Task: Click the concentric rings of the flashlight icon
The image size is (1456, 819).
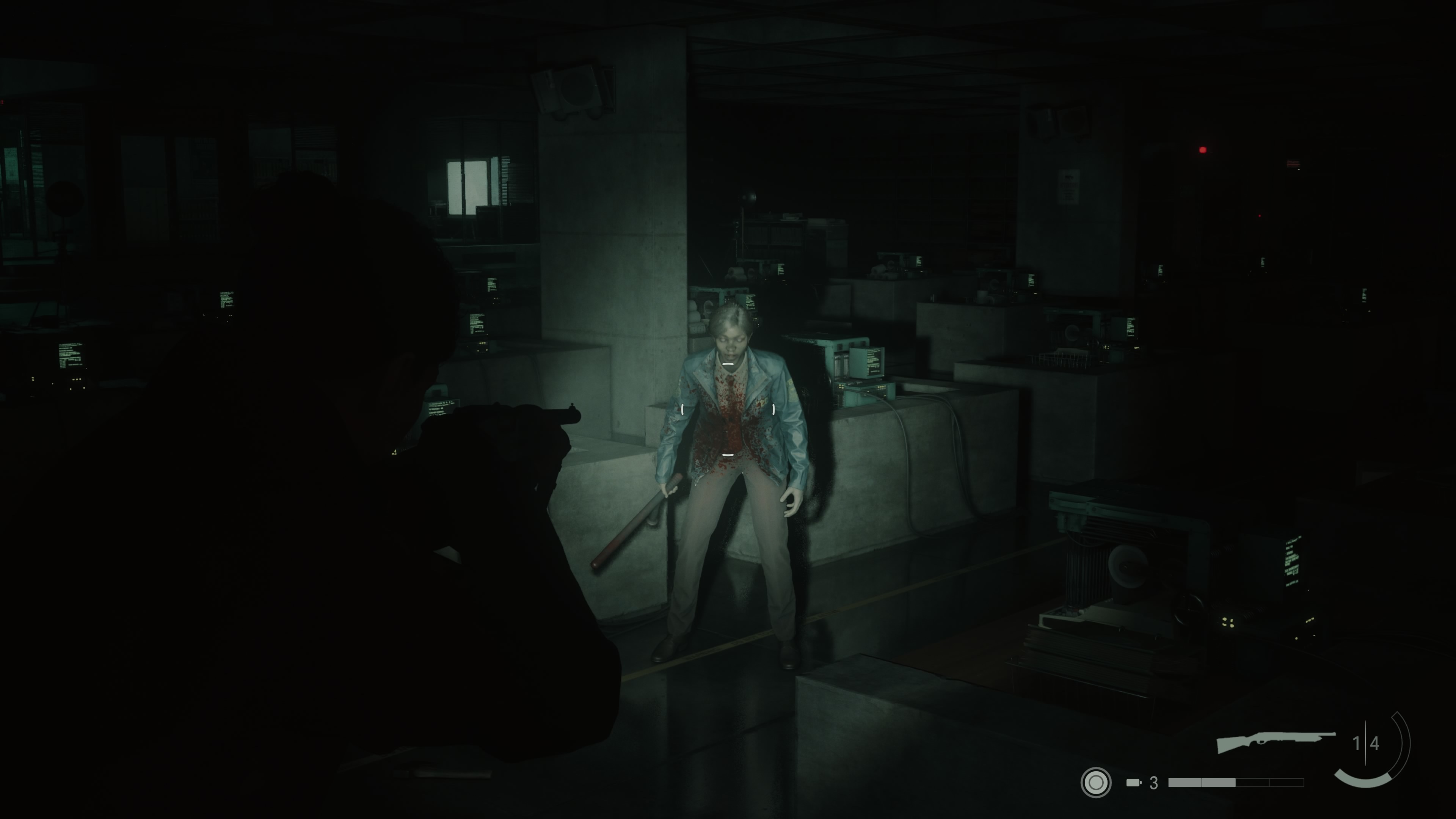Action: (1096, 783)
